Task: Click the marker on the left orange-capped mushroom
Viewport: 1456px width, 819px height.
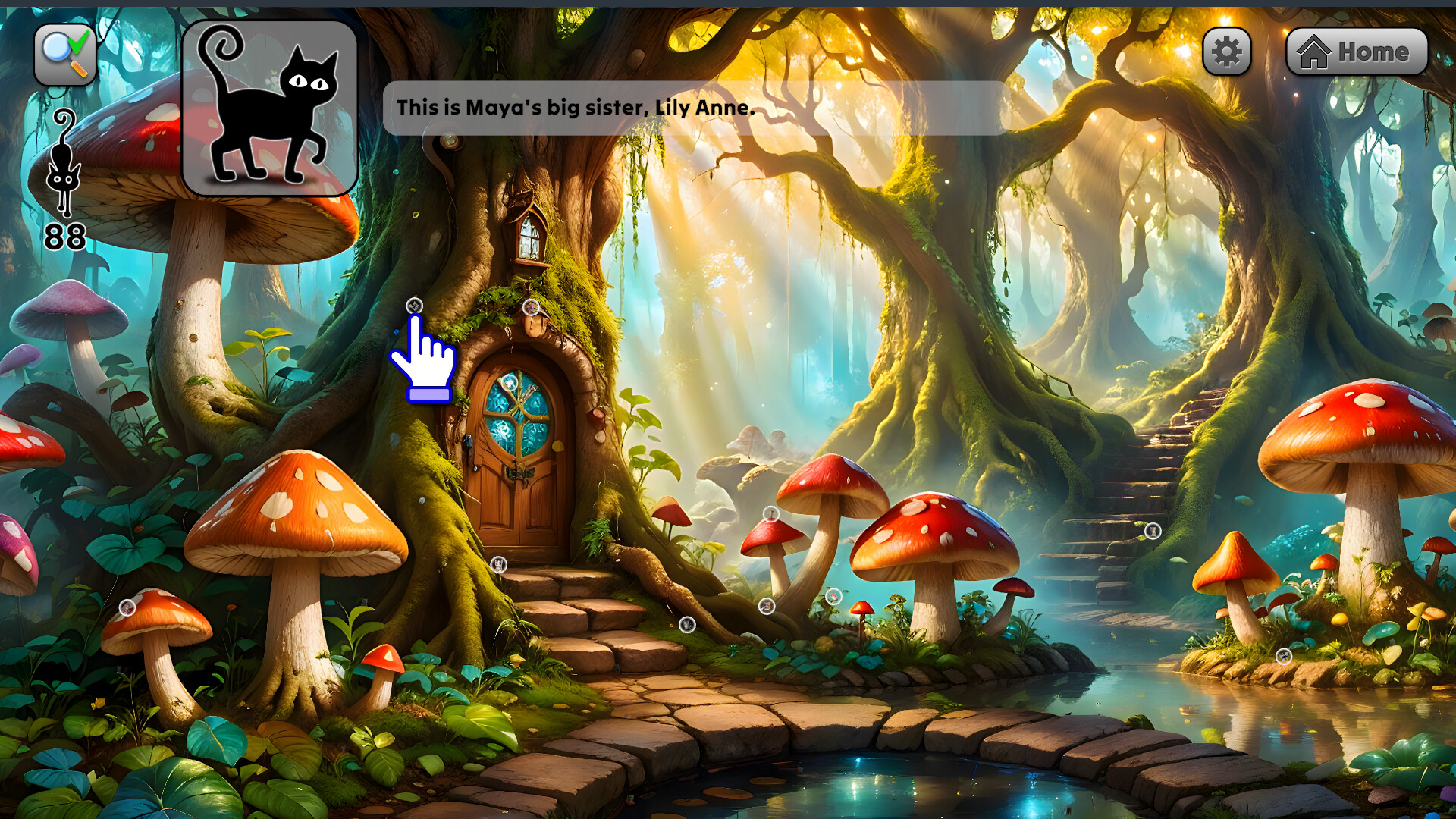Action: 126,607
